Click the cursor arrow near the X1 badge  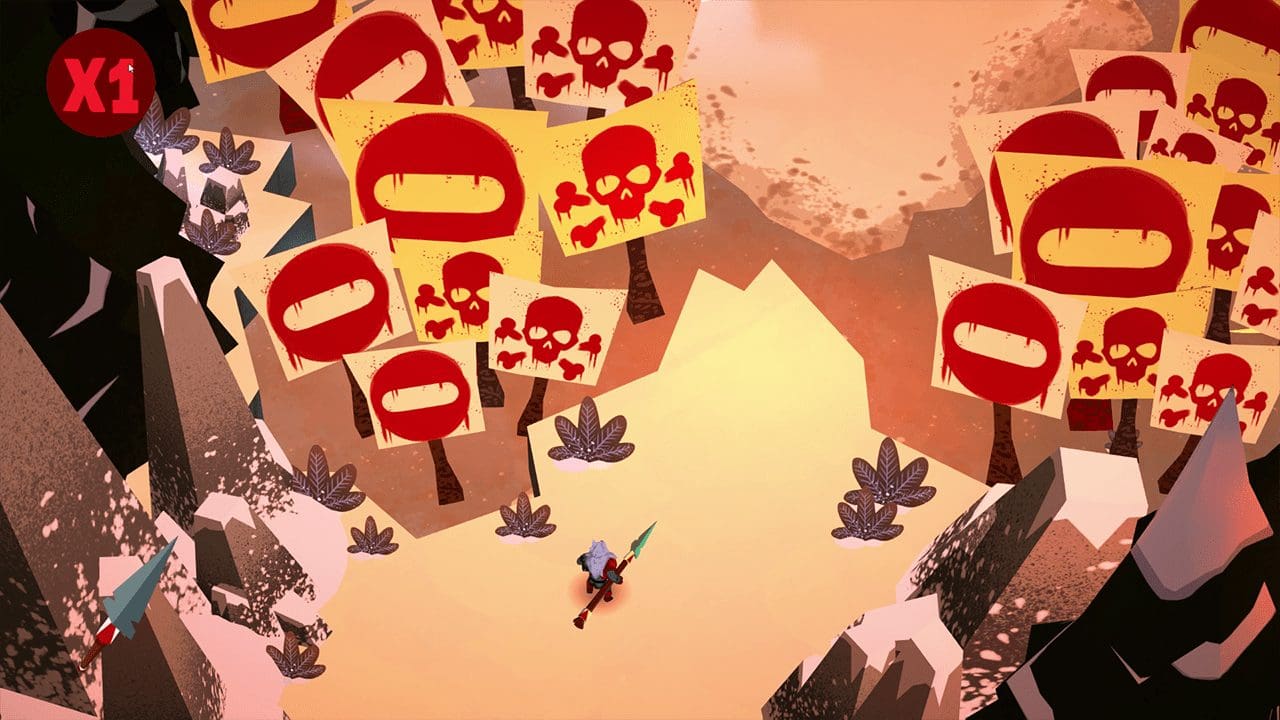(129, 66)
